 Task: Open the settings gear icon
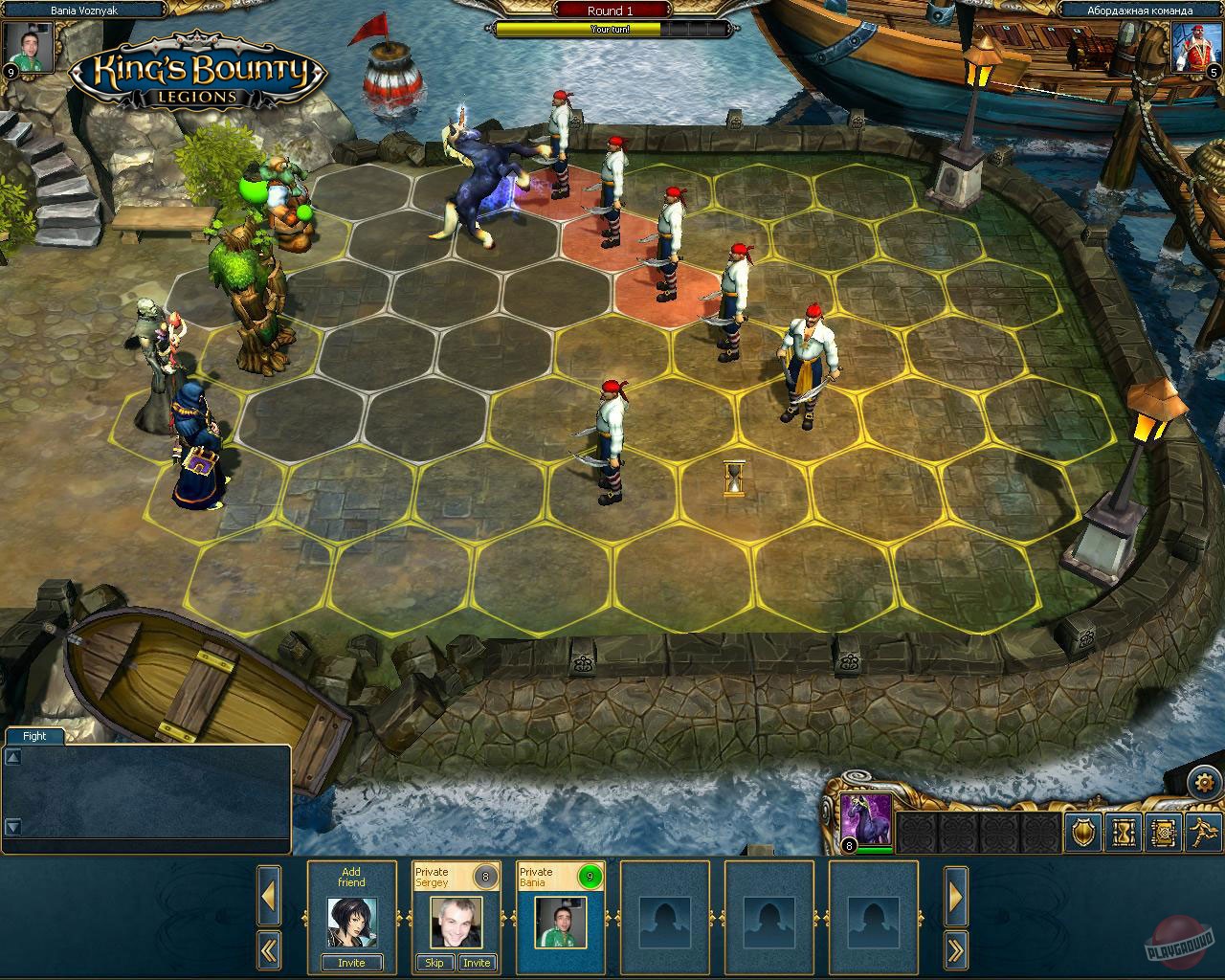coord(1204,781)
